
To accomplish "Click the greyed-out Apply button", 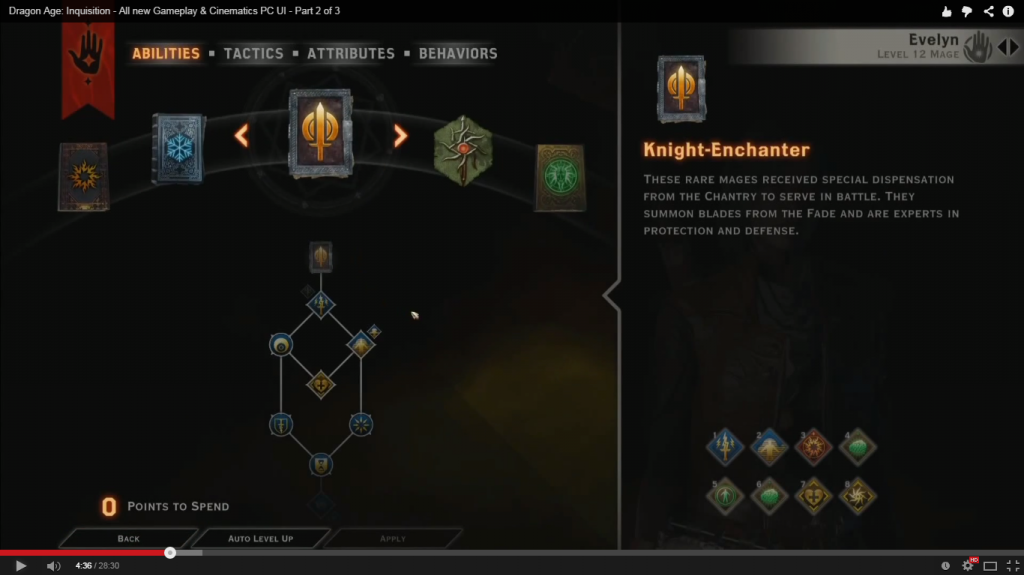I will [393, 538].
